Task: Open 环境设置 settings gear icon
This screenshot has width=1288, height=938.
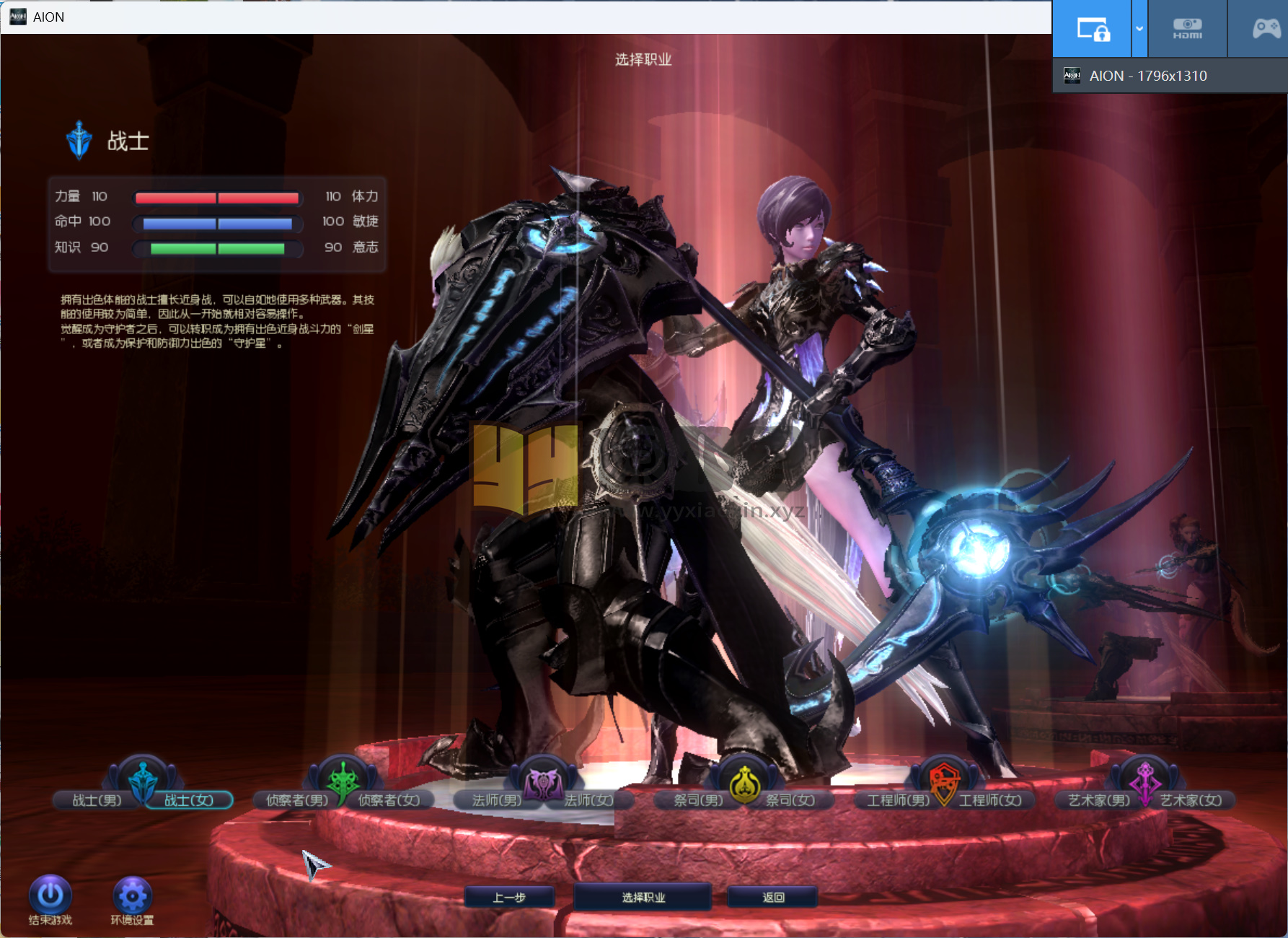Action: (x=132, y=896)
